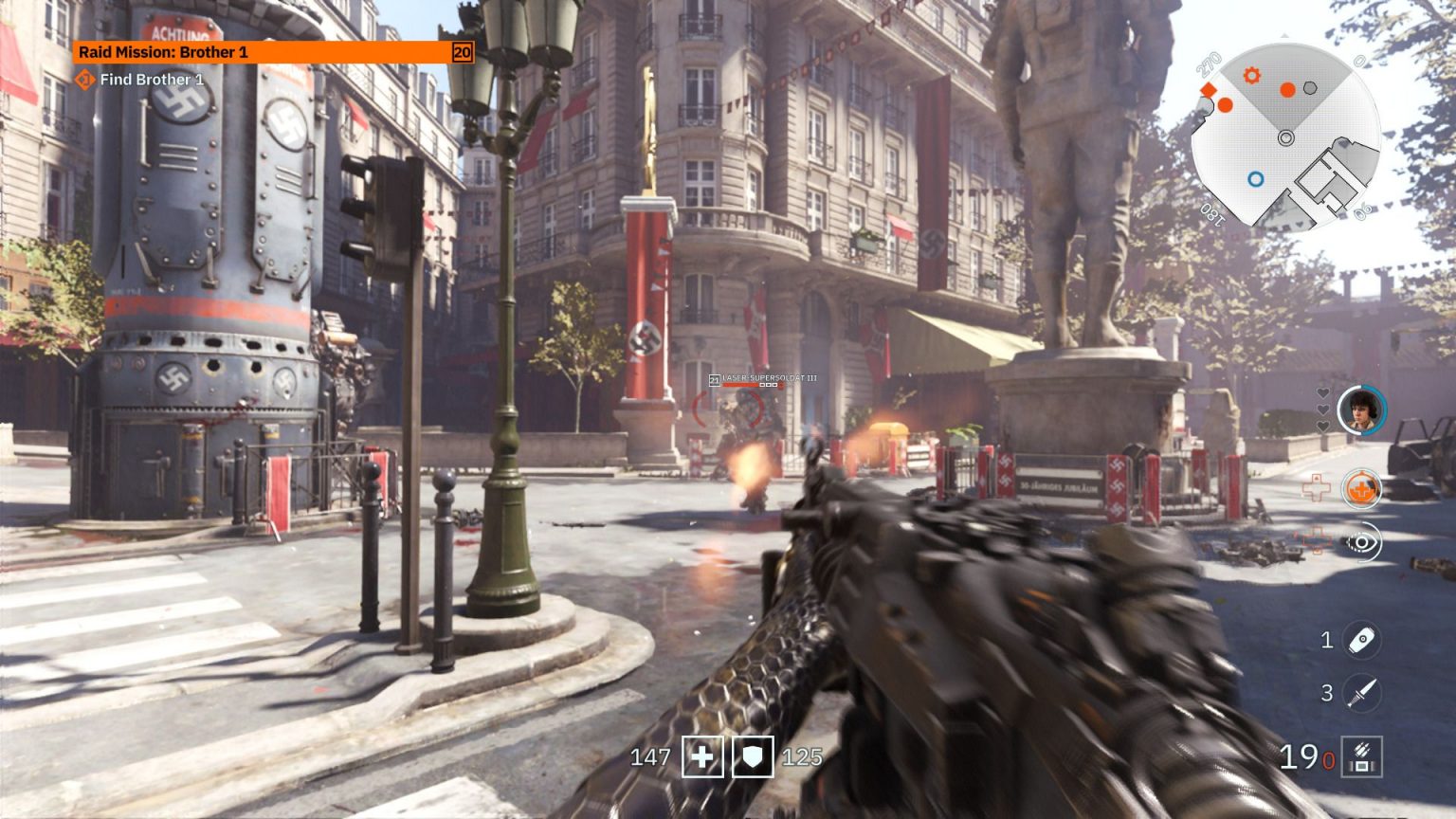Select the blue ring partner marker on minimap
This screenshot has height=819, width=1456.
1256,178
